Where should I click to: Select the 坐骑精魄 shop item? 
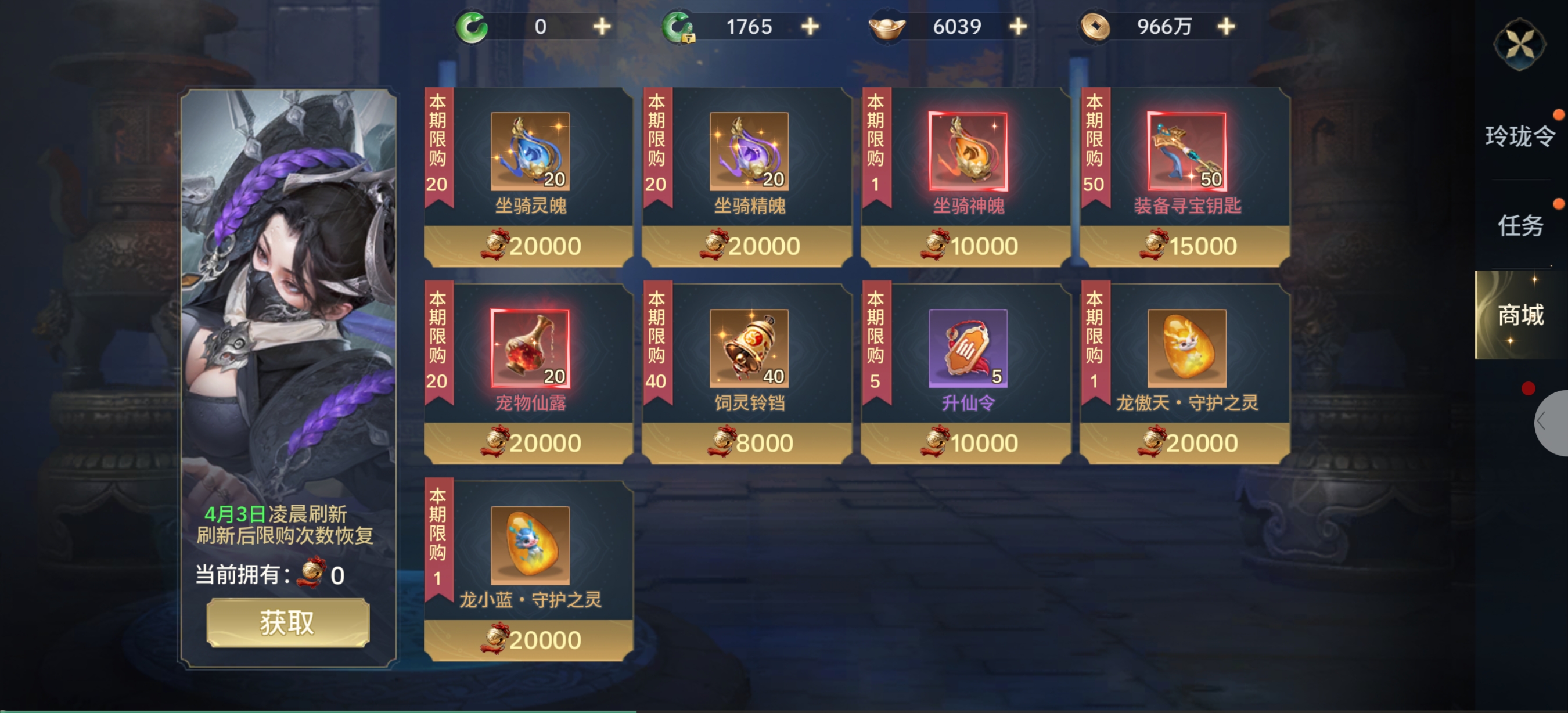pyautogui.click(x=748, y=152)
